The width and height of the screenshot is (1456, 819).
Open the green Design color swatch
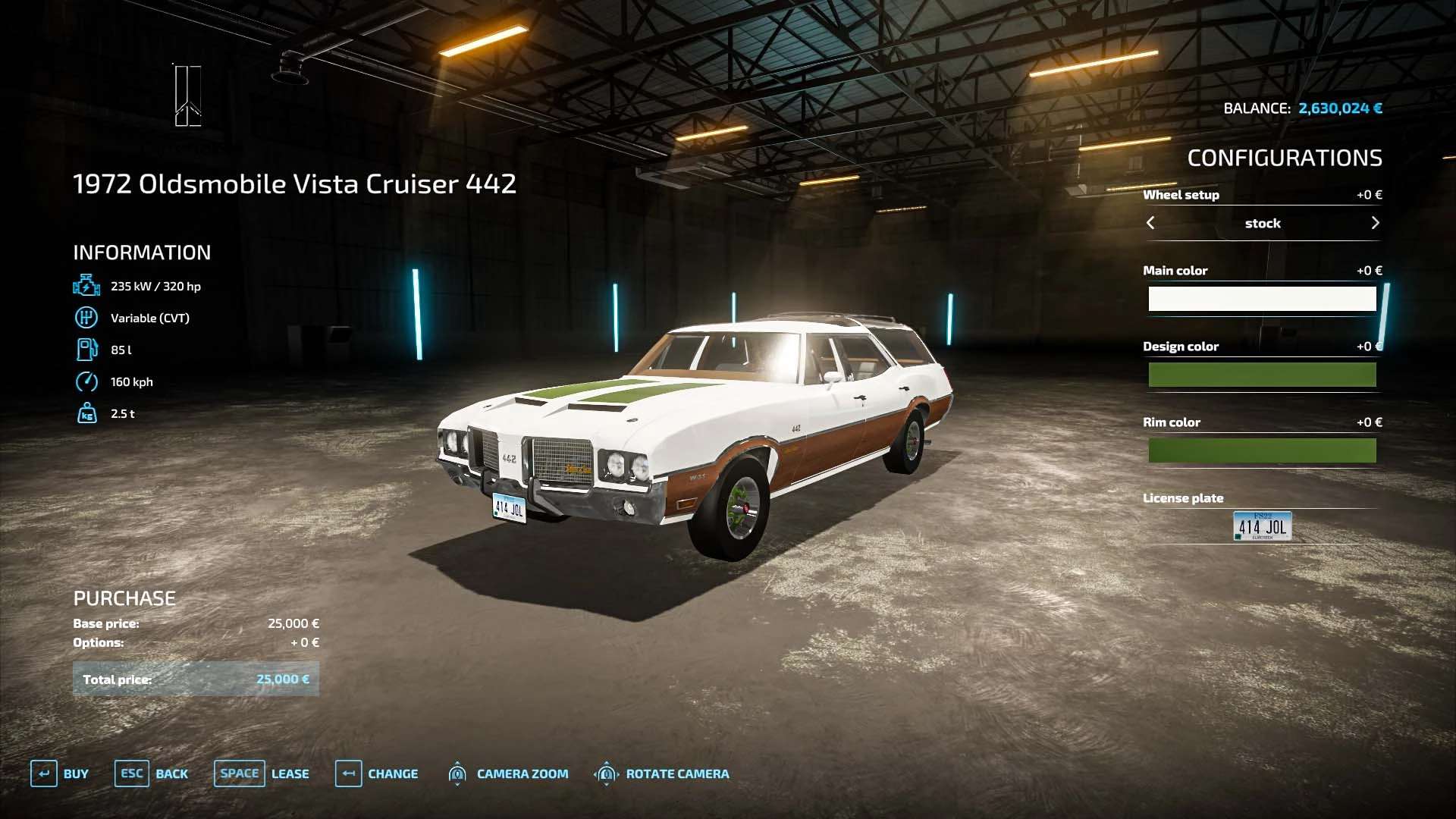1262,375
